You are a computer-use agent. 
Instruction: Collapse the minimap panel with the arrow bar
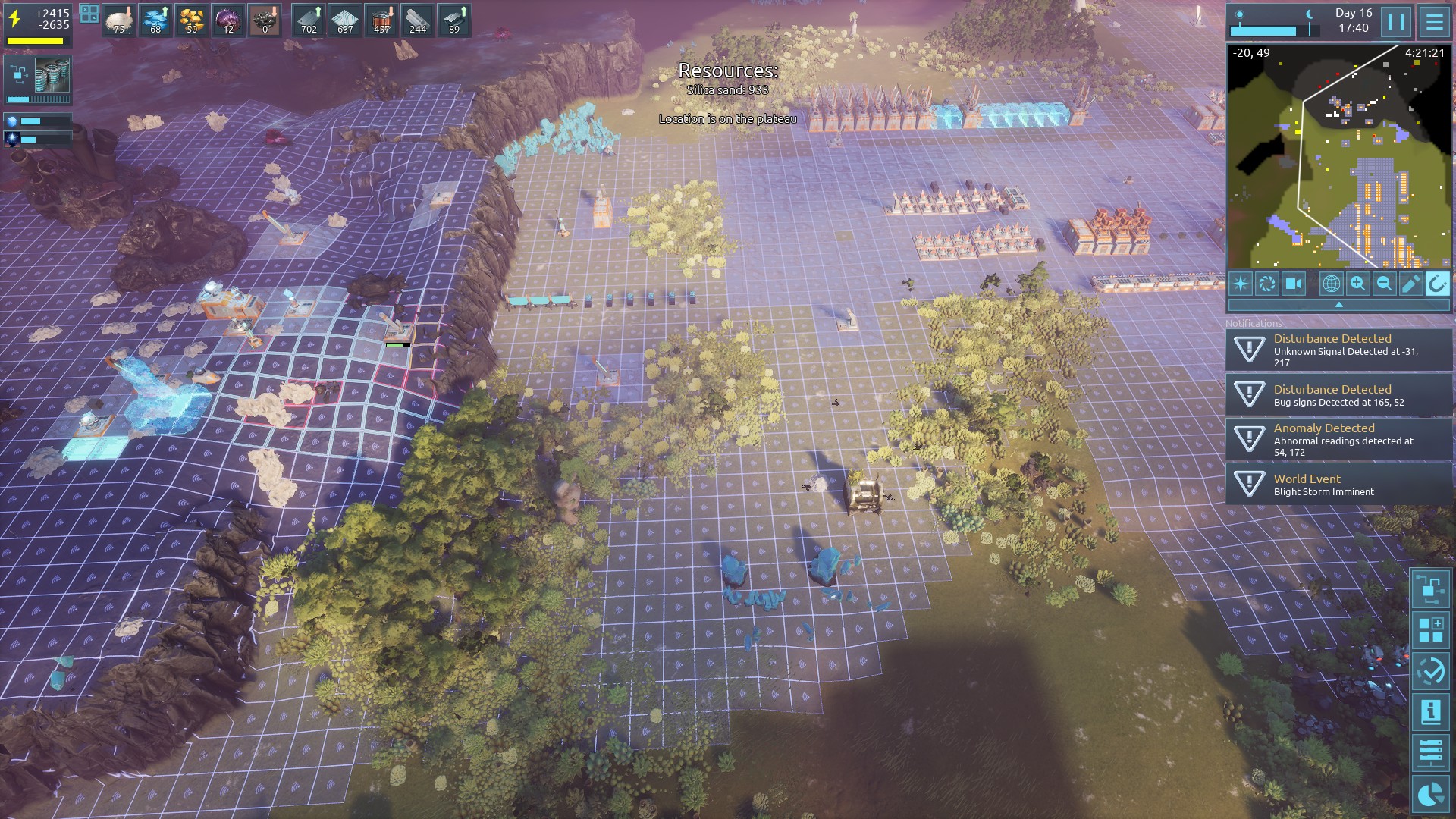1338,305
